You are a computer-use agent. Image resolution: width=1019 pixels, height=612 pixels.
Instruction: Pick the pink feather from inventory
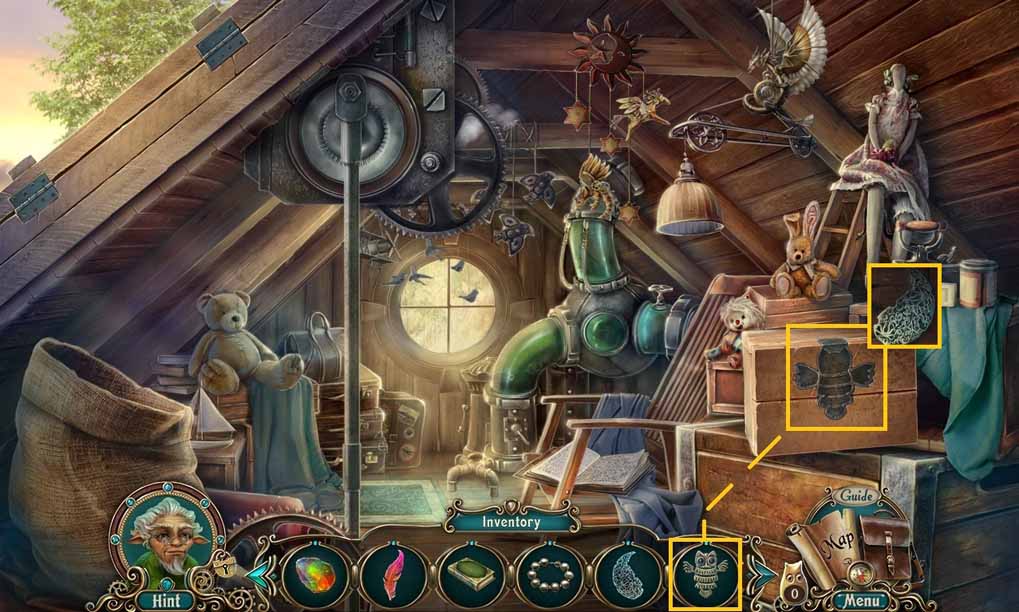[x=391, y=575]
